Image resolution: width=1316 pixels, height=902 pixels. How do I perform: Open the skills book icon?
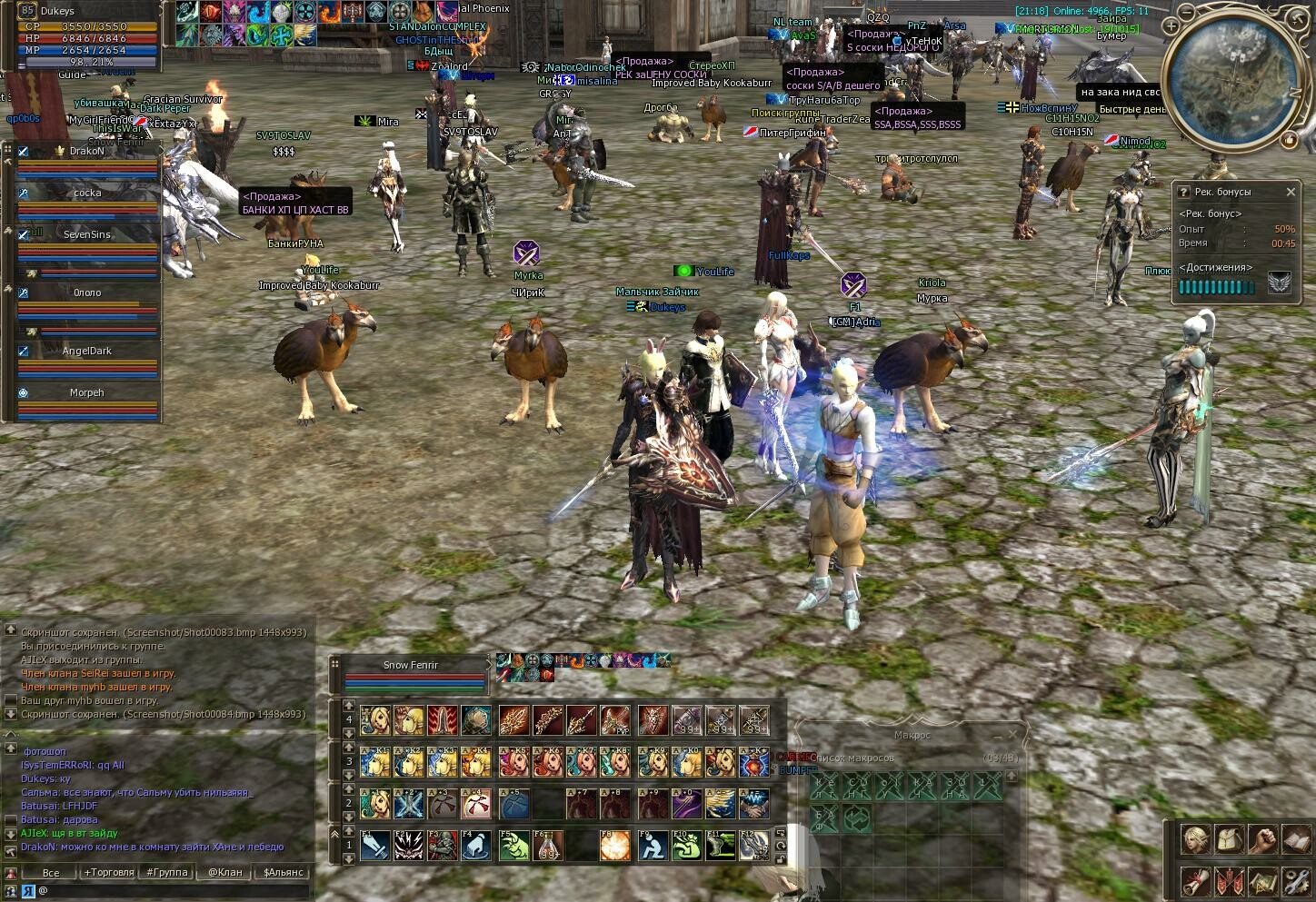click(x=1295, y=839)
